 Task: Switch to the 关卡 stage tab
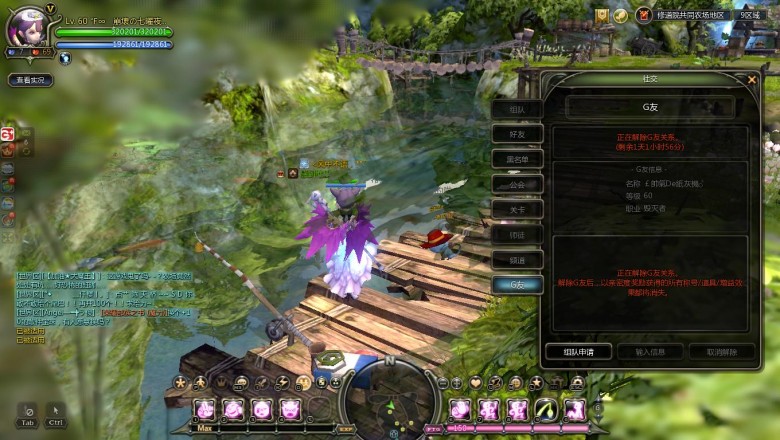(517, 209)
